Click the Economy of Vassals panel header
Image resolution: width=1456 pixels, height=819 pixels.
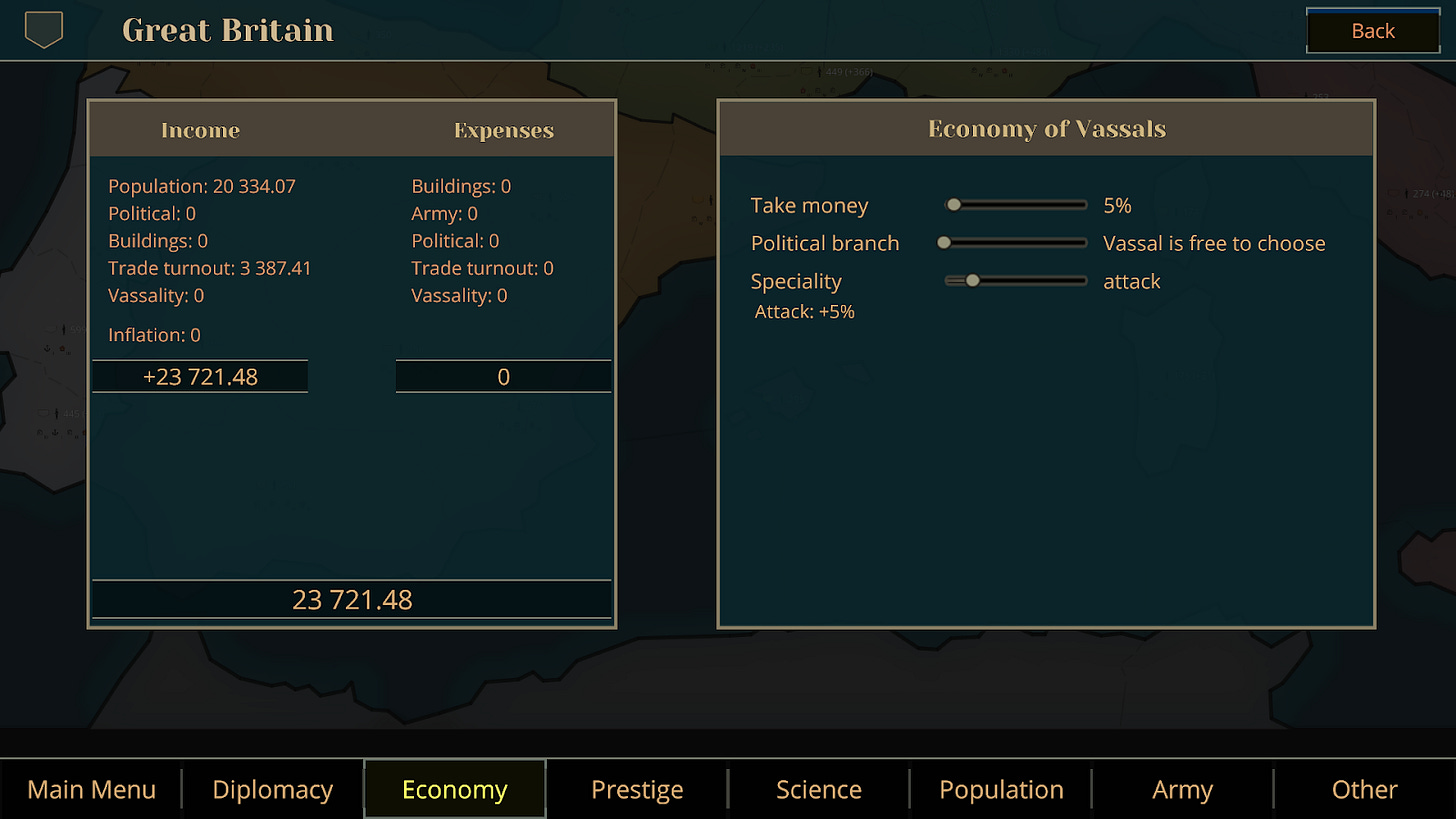pyautogui.click(x=1045, y=128)
